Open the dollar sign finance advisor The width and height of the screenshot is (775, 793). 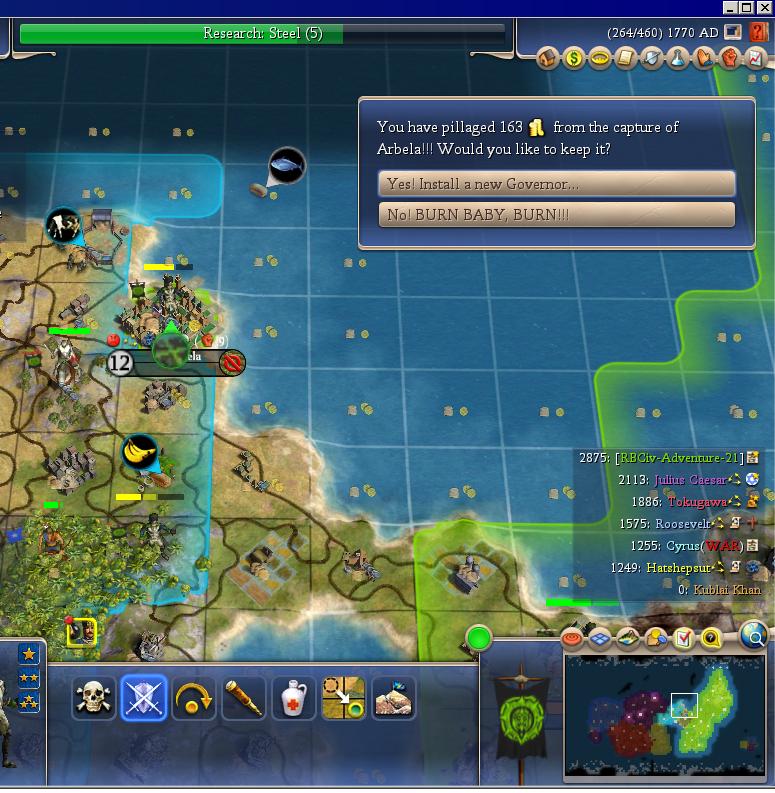(573, 59)
